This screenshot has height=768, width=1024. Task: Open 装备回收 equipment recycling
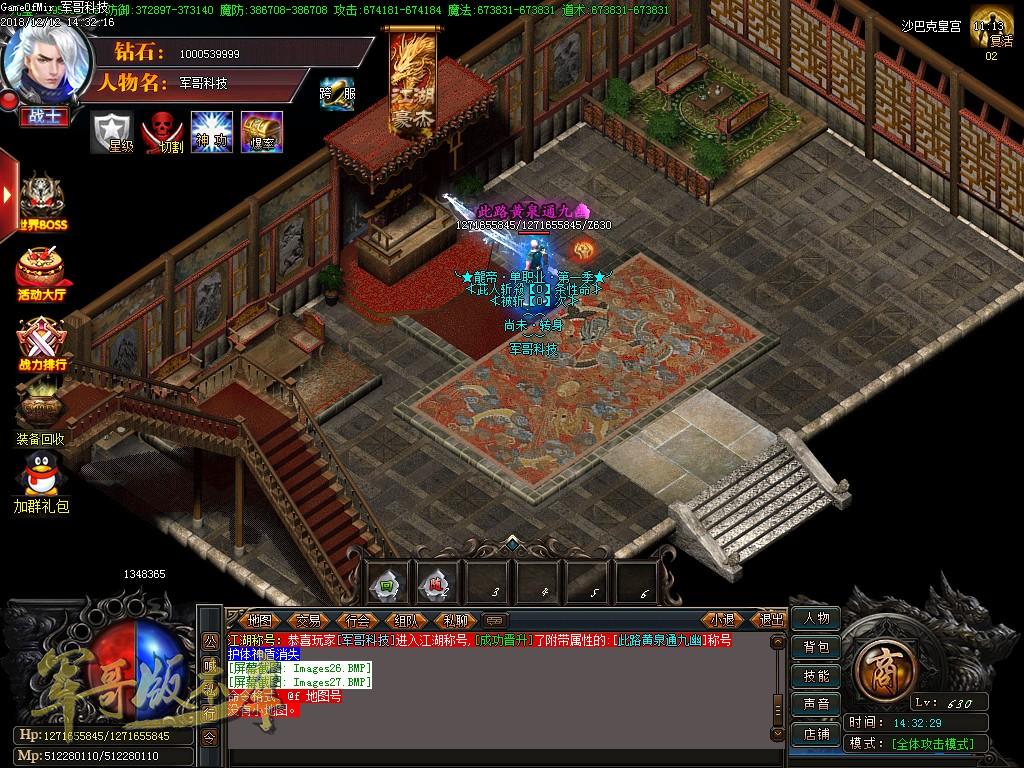pyautogui.click(x=41, y=412)
